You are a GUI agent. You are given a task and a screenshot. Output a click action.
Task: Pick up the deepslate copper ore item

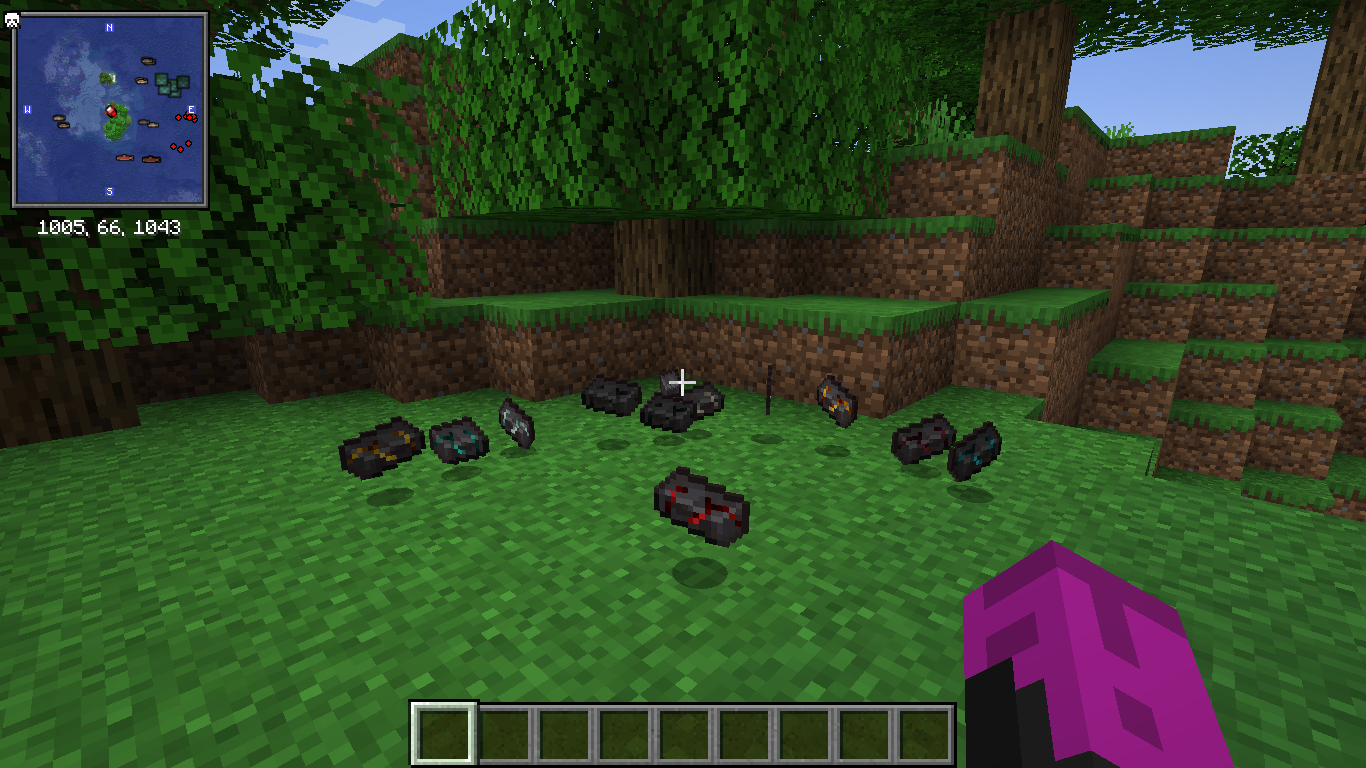tap(833, 399)
